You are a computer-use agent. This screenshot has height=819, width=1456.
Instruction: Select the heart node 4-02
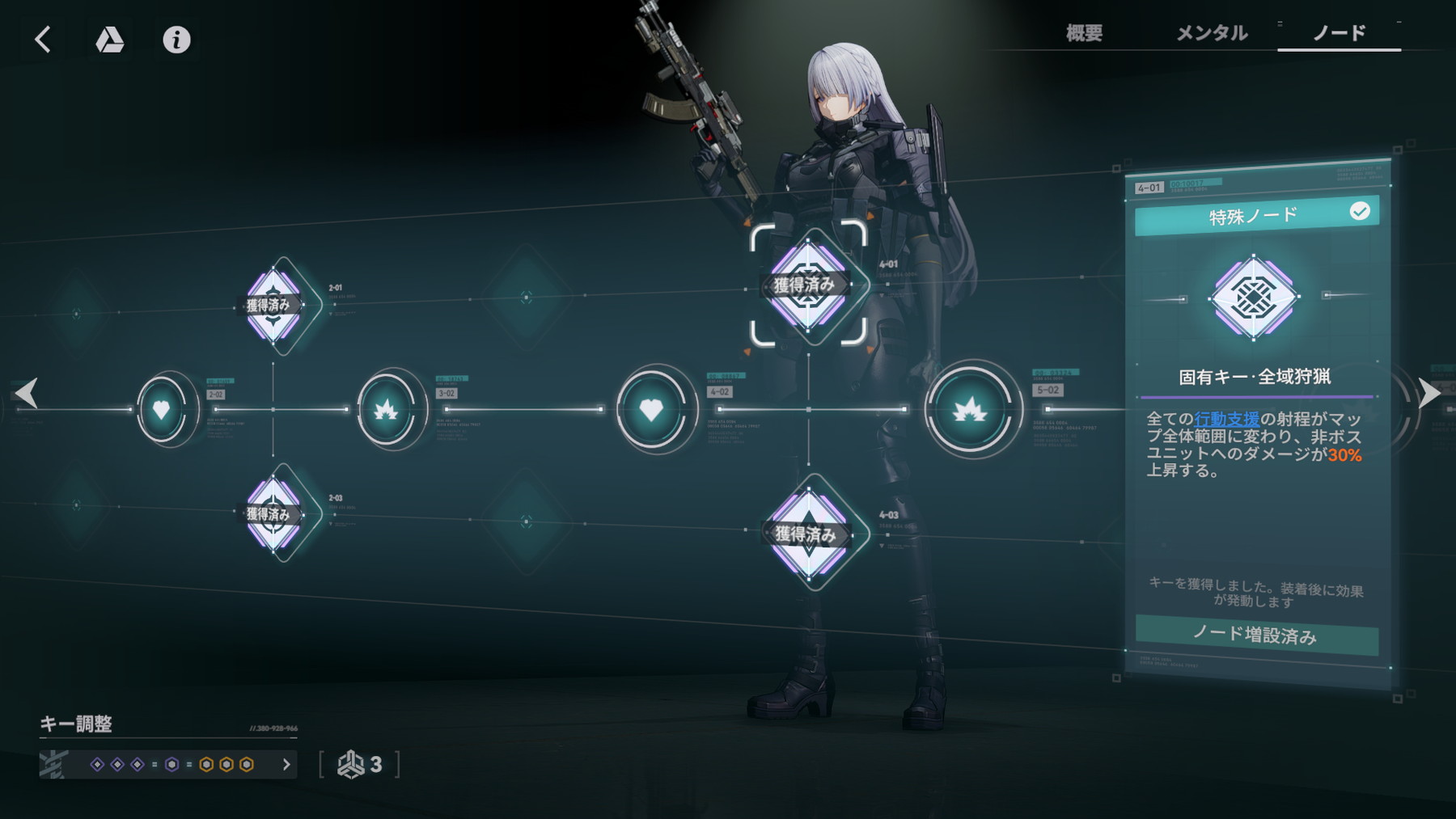click(x=651, y=410)
